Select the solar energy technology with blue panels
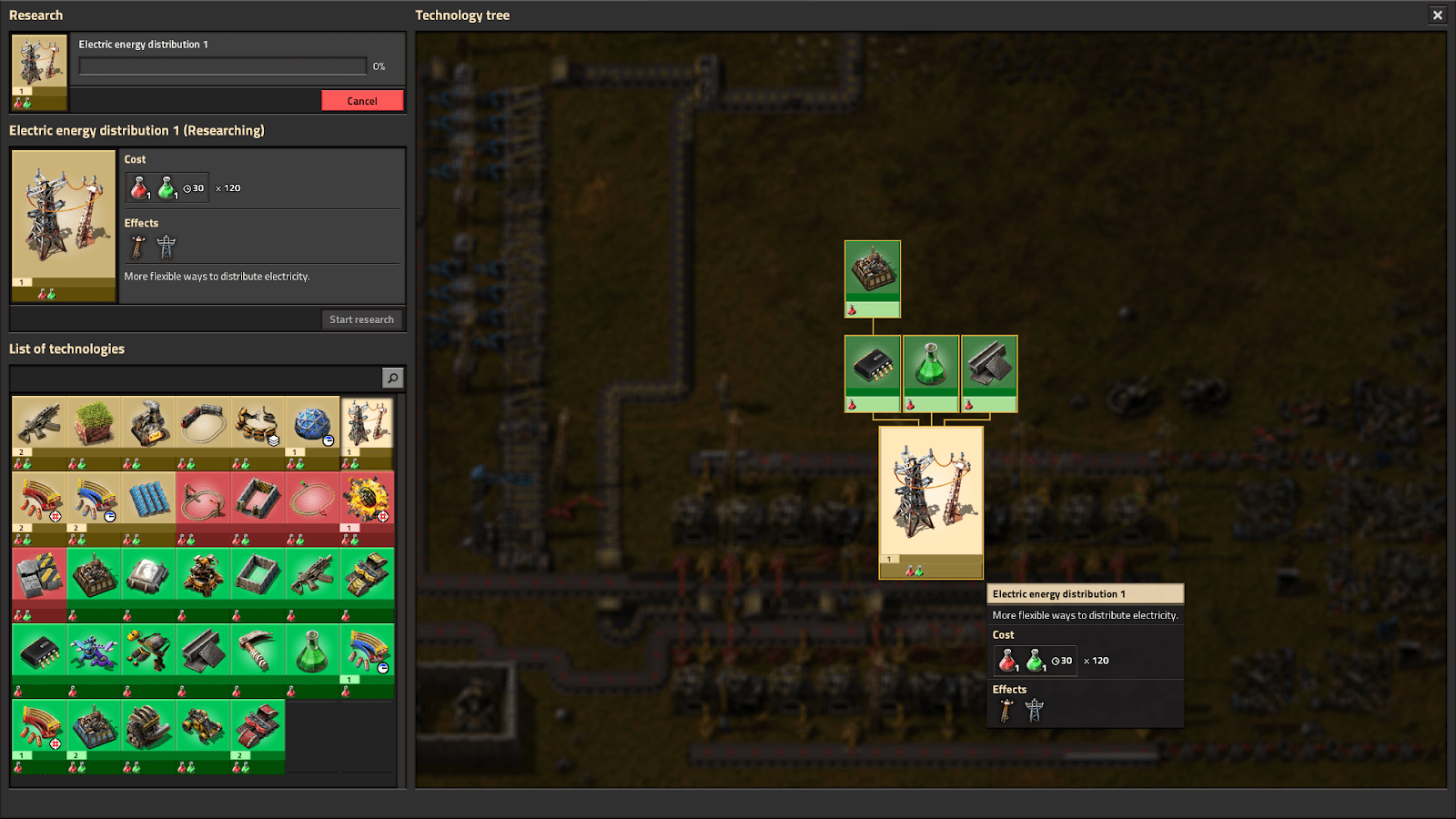This screenshot has height=819, width=1456. [149, 499]
